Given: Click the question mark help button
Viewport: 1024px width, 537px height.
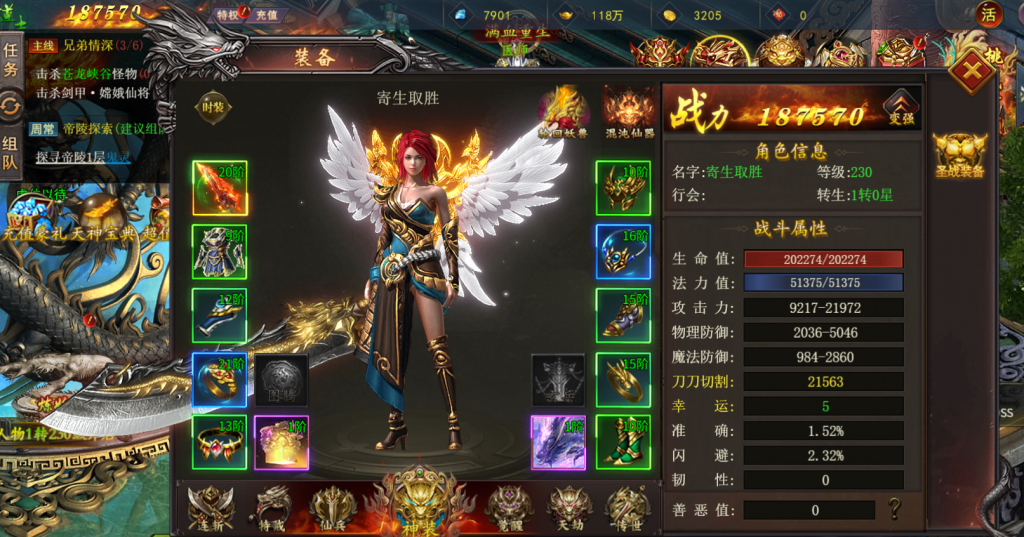Looking at the screenshot, I should 894,509.
